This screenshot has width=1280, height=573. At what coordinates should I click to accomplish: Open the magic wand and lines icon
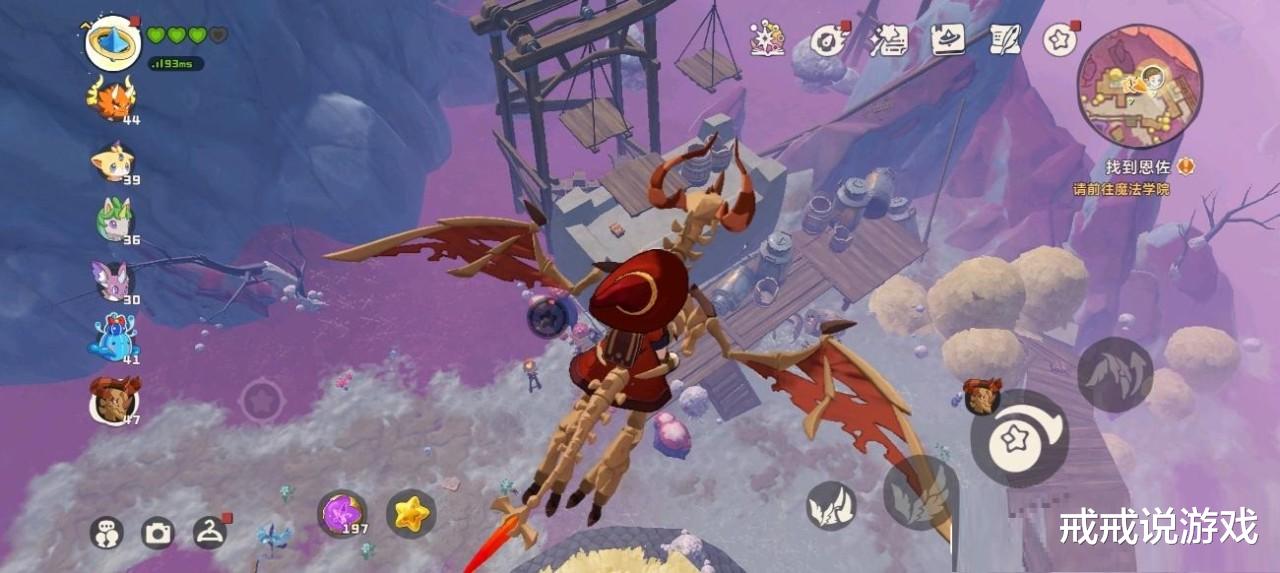pos(888,39)
